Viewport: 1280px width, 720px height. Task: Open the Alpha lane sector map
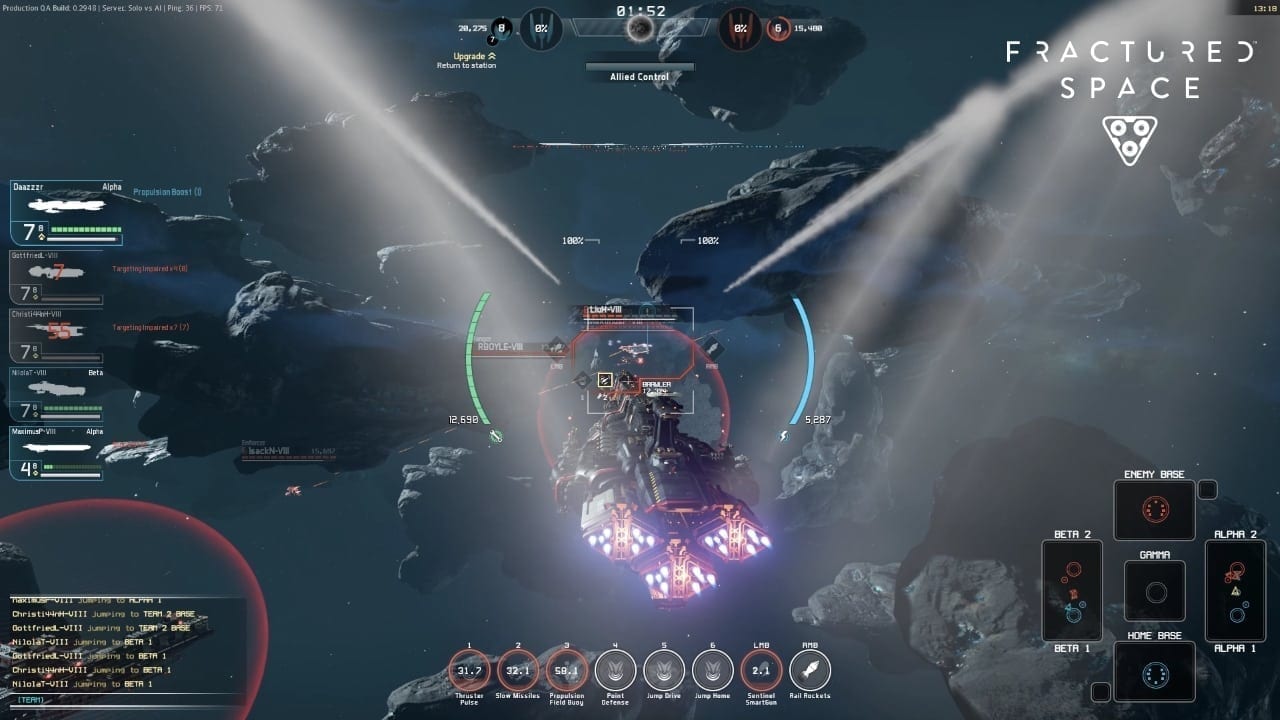[x=1236, y=590]
